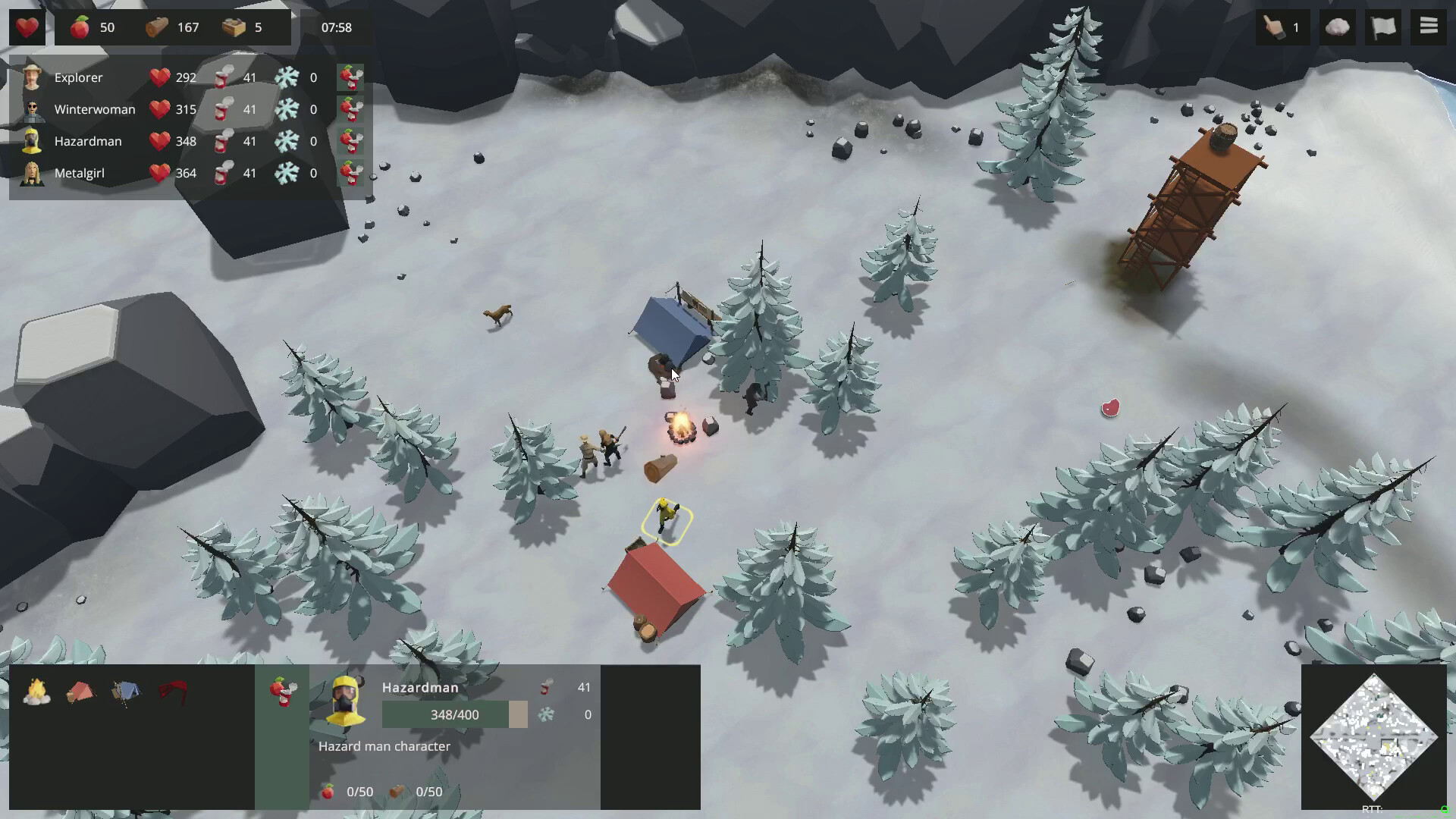Click the feed icon beside Hazardman's portrait
1456x819 pixels.
point(351,141)
